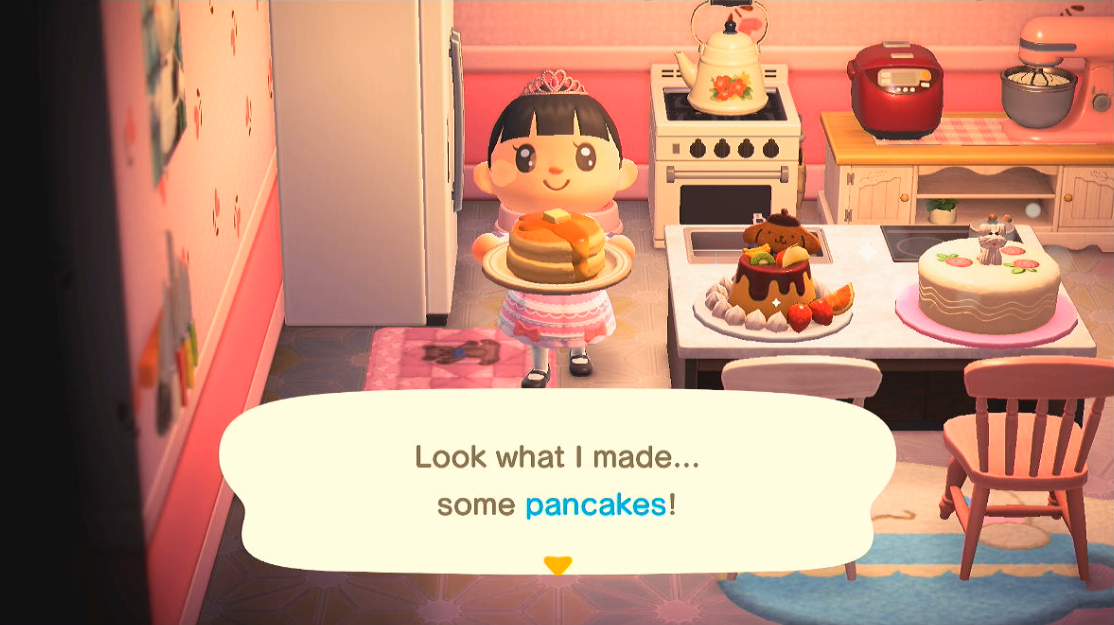Image resolution: width=1114 pixels, height=625 pixels.
Task: Advance the "Look what I made" speech bubble
Action: click(556, 482)
